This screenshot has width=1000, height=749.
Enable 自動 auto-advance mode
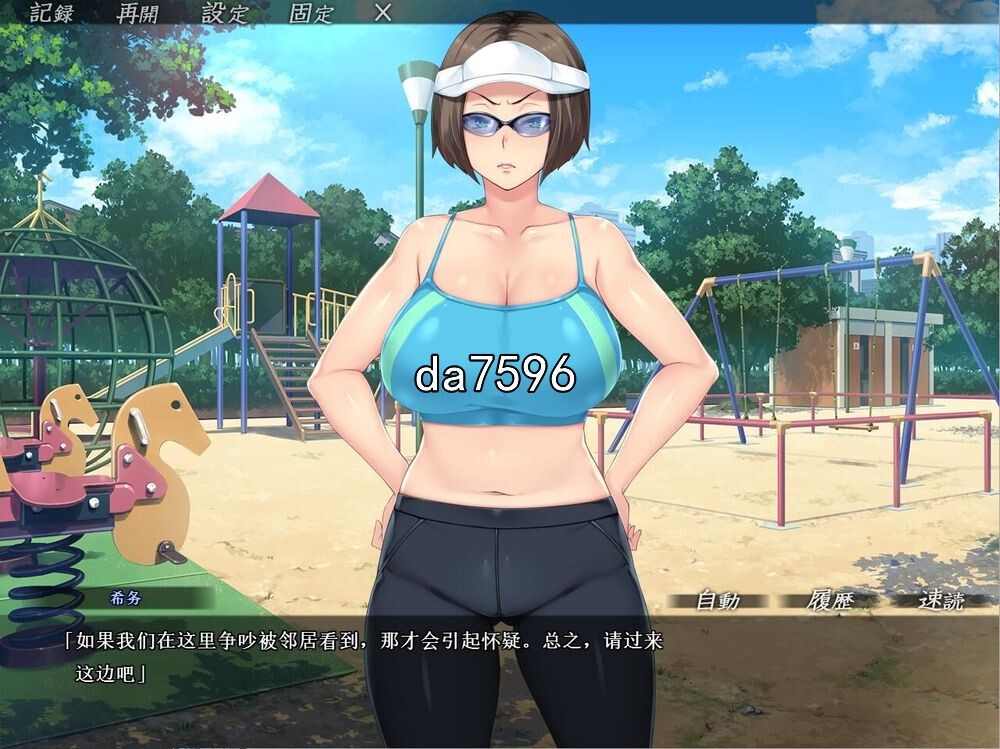tap(717, 601)
